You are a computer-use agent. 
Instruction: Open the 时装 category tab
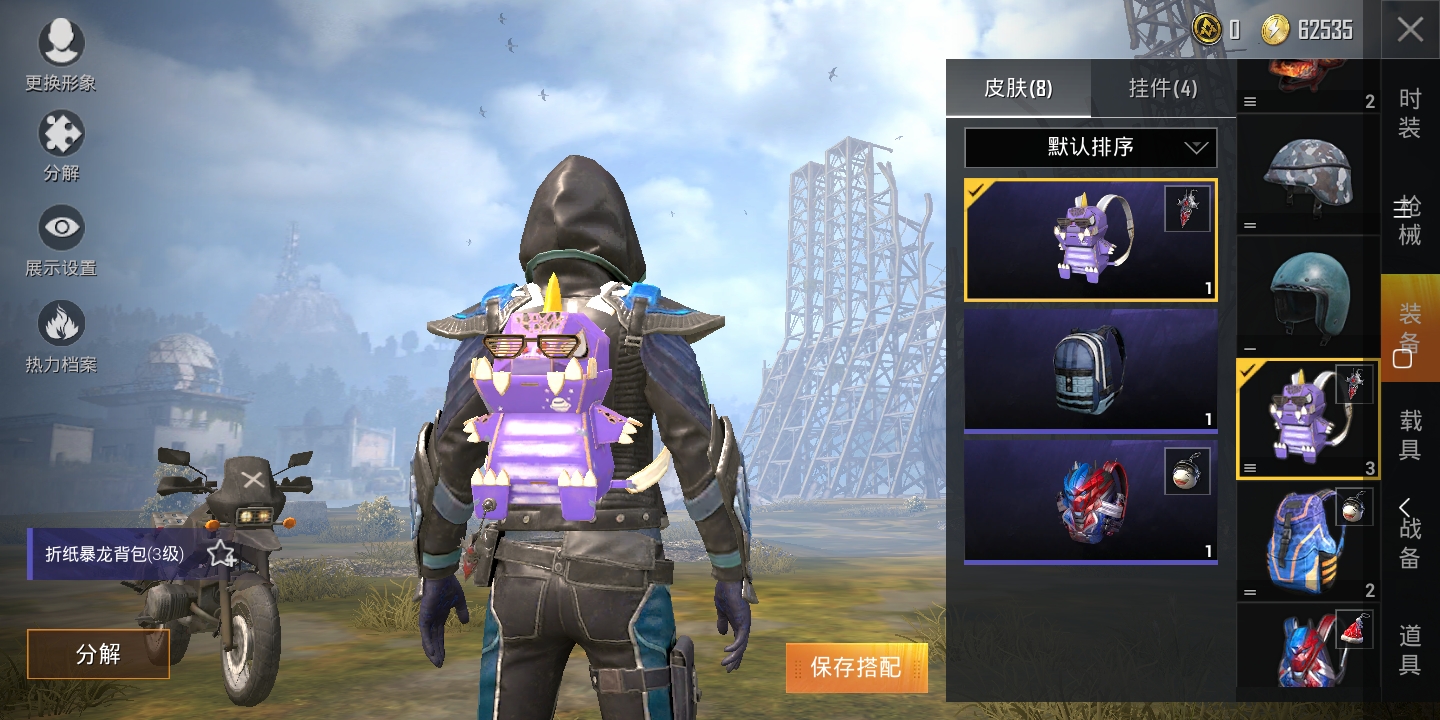(1409, 113)
